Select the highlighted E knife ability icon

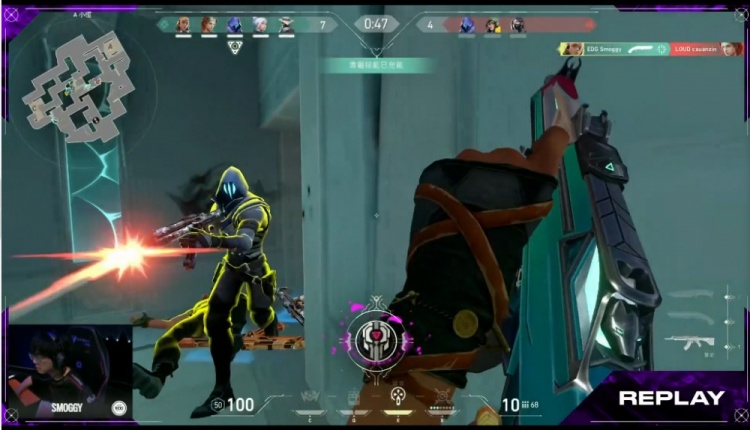398,397
